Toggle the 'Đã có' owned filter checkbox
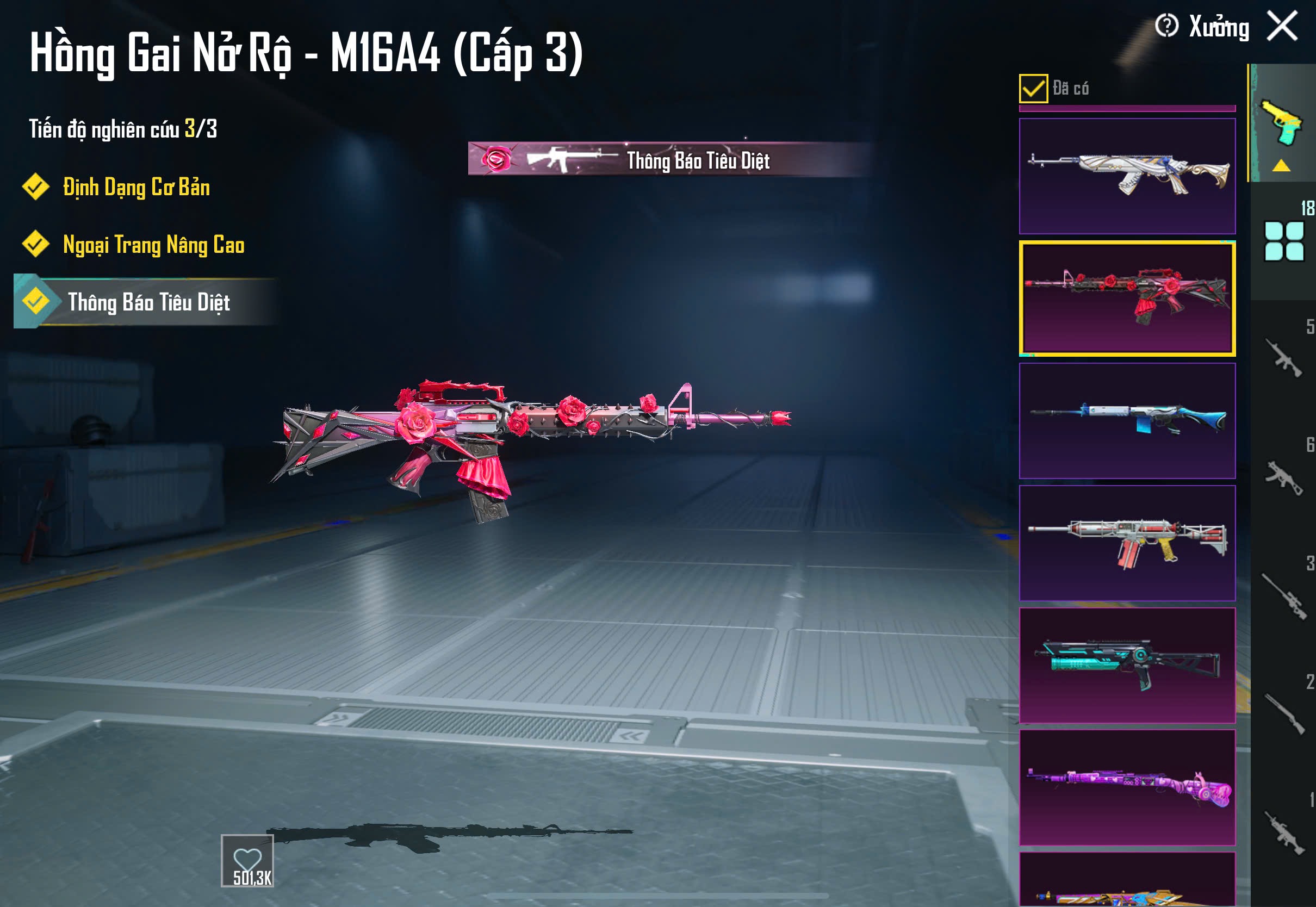 point(1033,89)
